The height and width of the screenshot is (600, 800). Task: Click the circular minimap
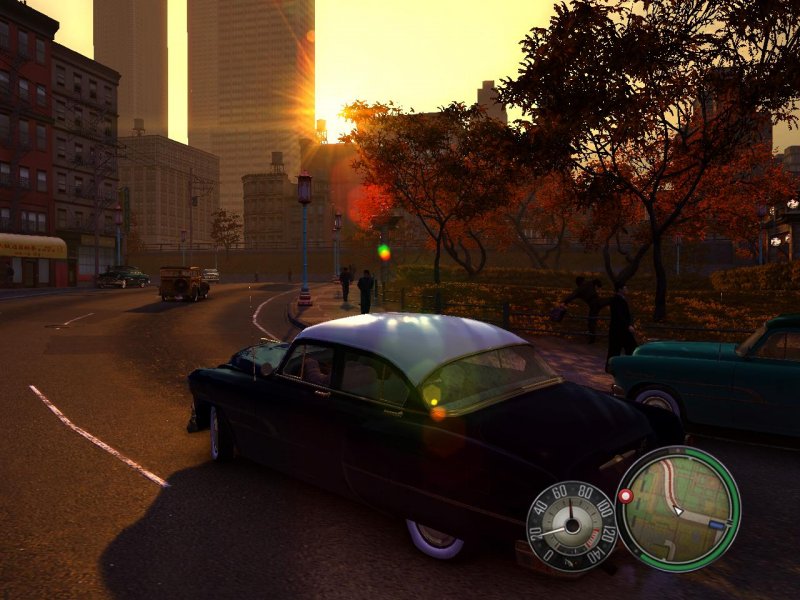click(x=677, y=508)
